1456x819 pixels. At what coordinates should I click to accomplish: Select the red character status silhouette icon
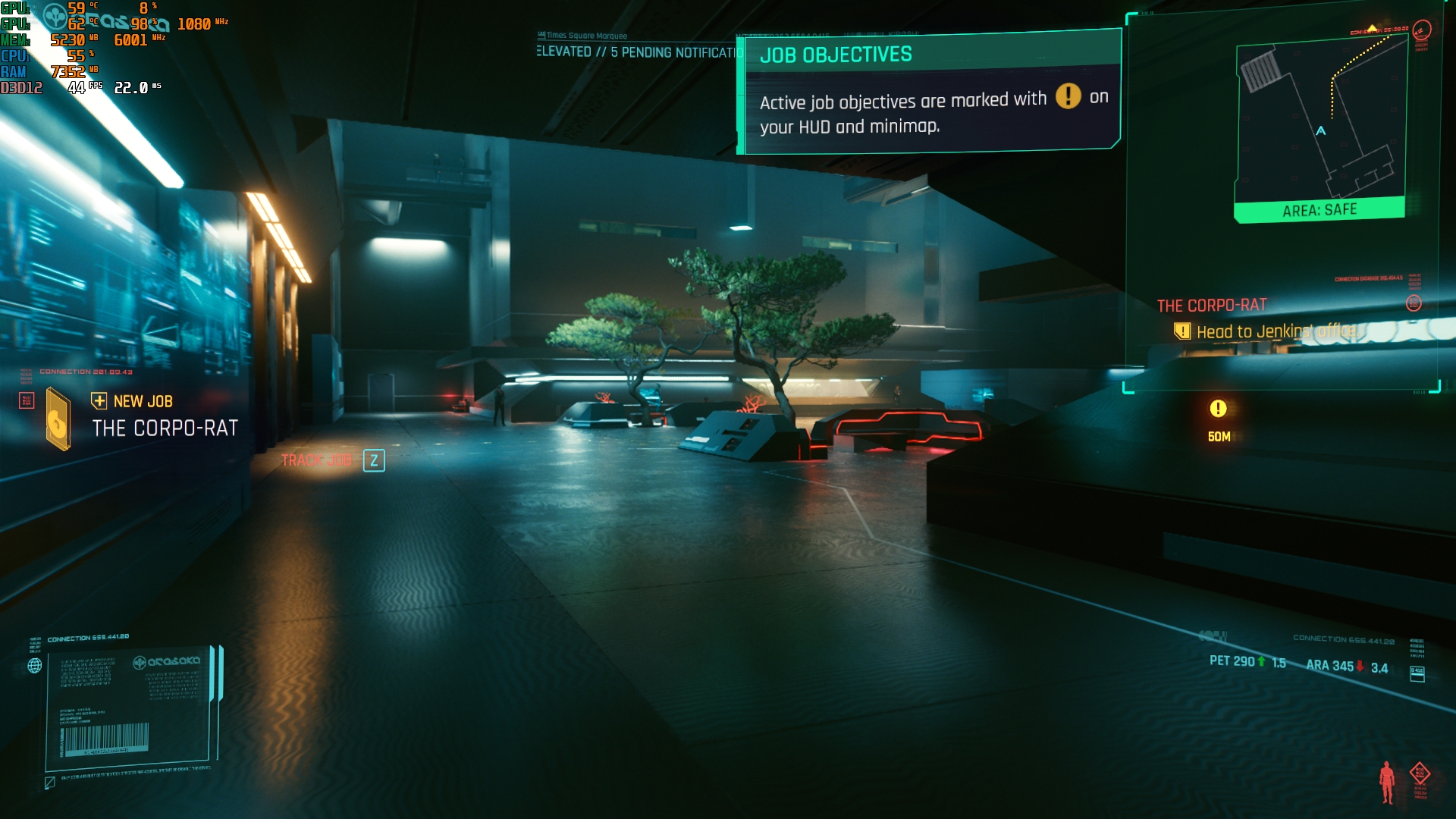(x=1386, y=781)
